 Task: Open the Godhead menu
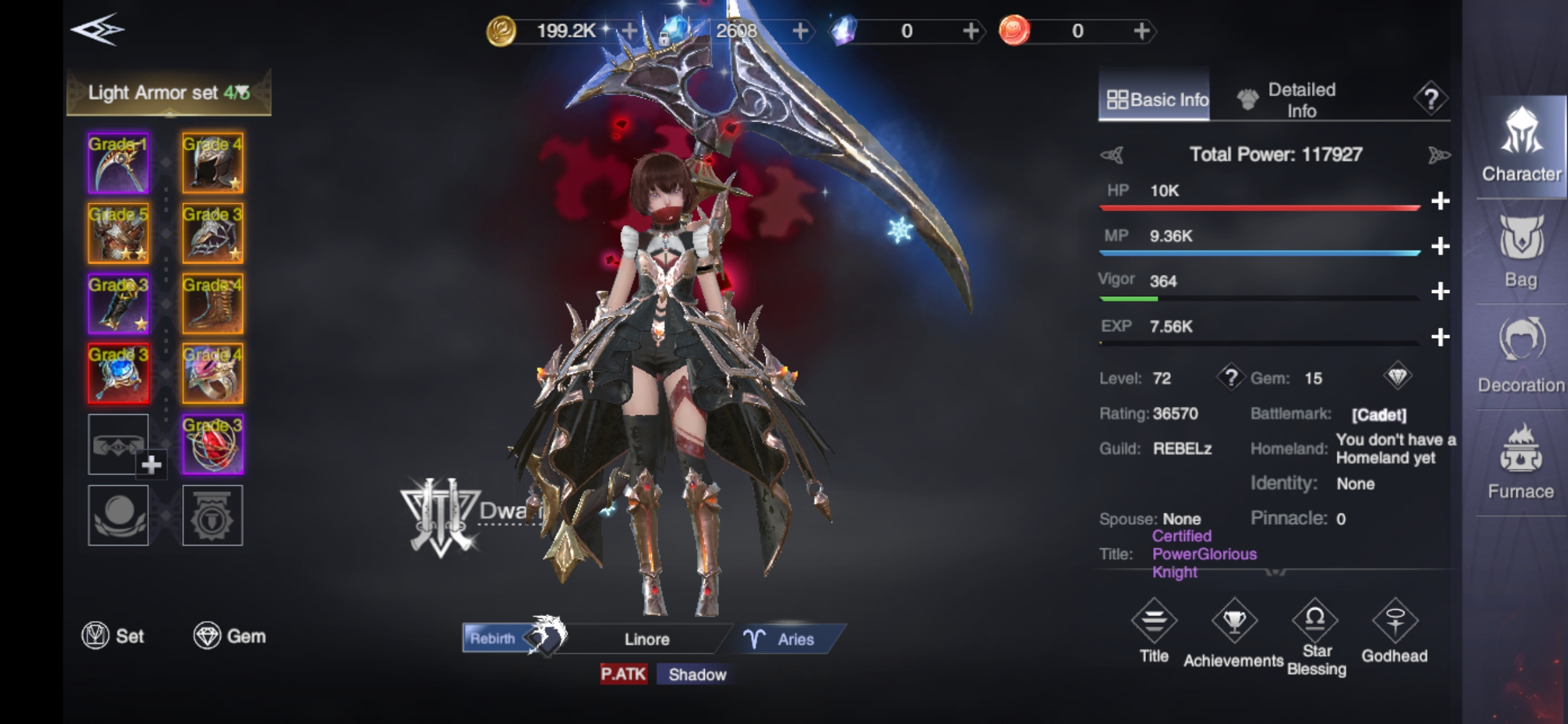click(x=1394, y=631)
